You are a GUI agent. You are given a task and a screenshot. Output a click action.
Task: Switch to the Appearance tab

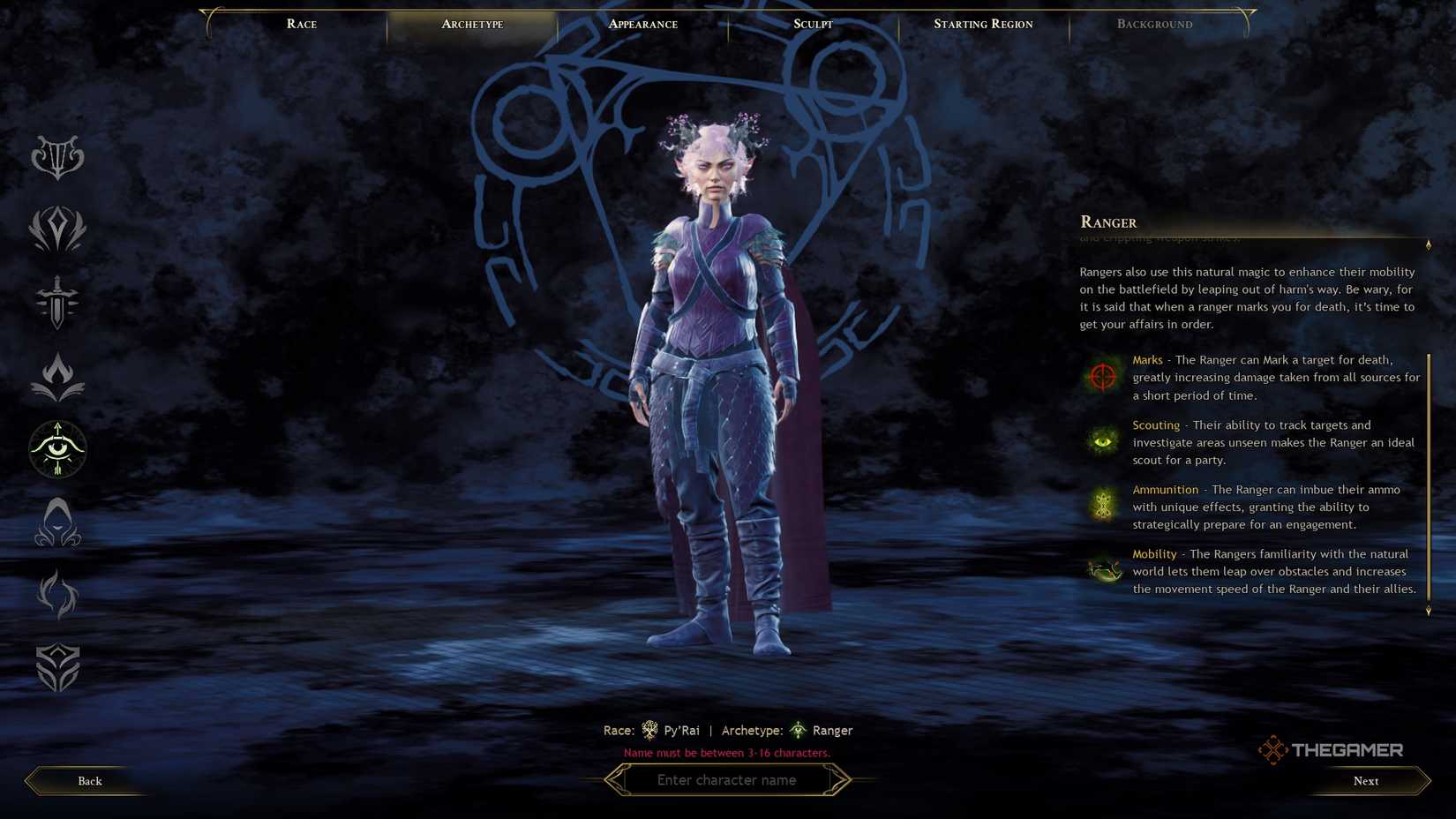(642, 24)
